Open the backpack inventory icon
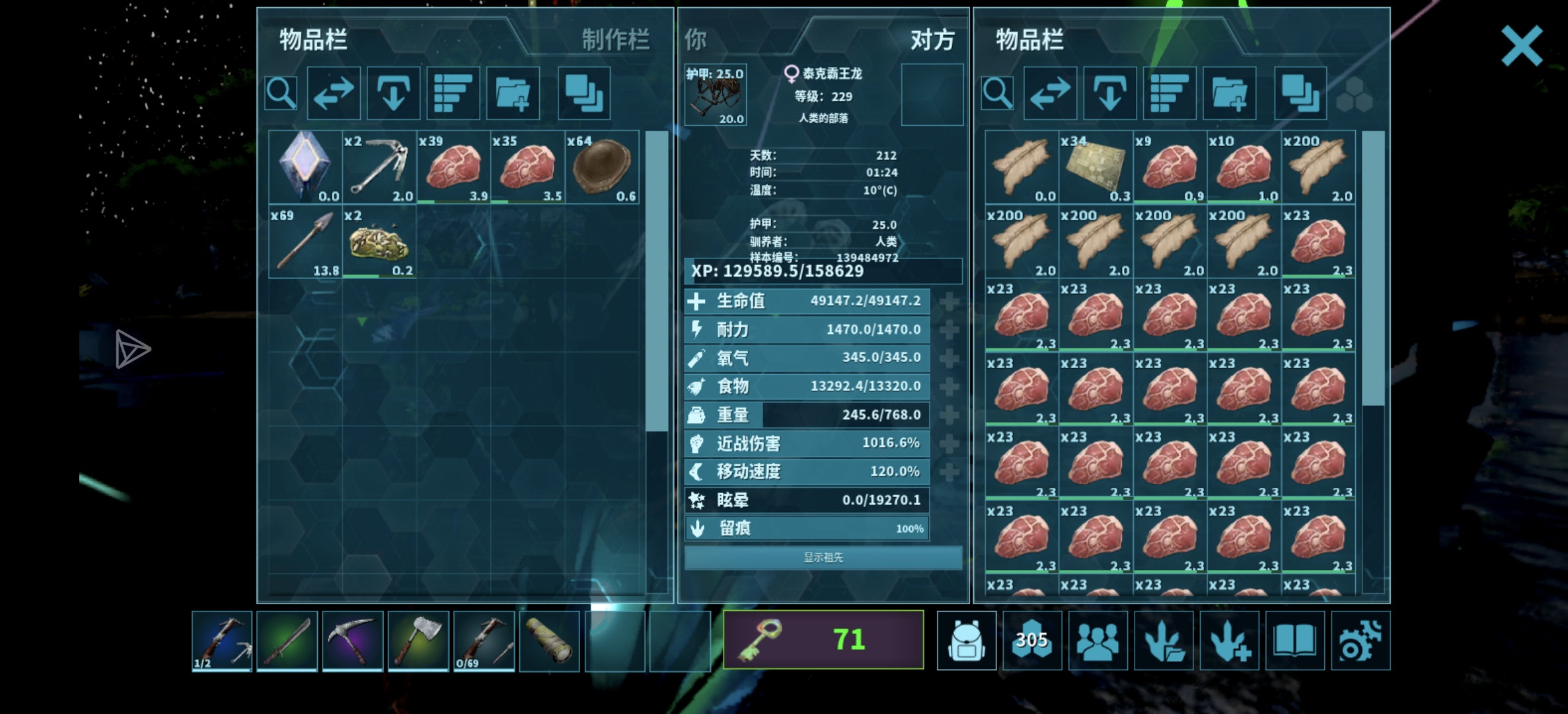This screenshot has width=1568, height=714. [x=967, y=641]
